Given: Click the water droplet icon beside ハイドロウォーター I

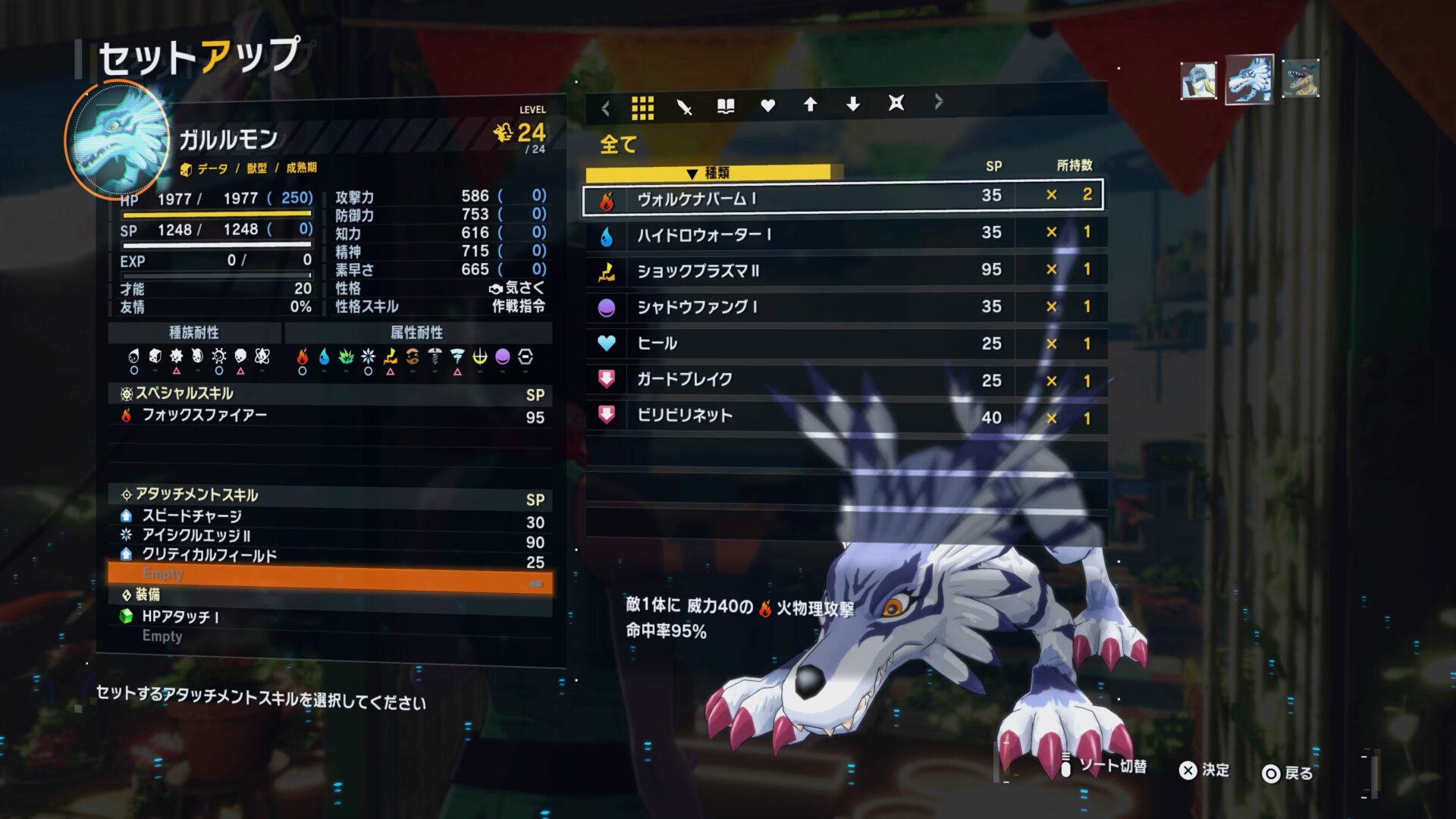Looking at the screenshot, I should 606,234.
